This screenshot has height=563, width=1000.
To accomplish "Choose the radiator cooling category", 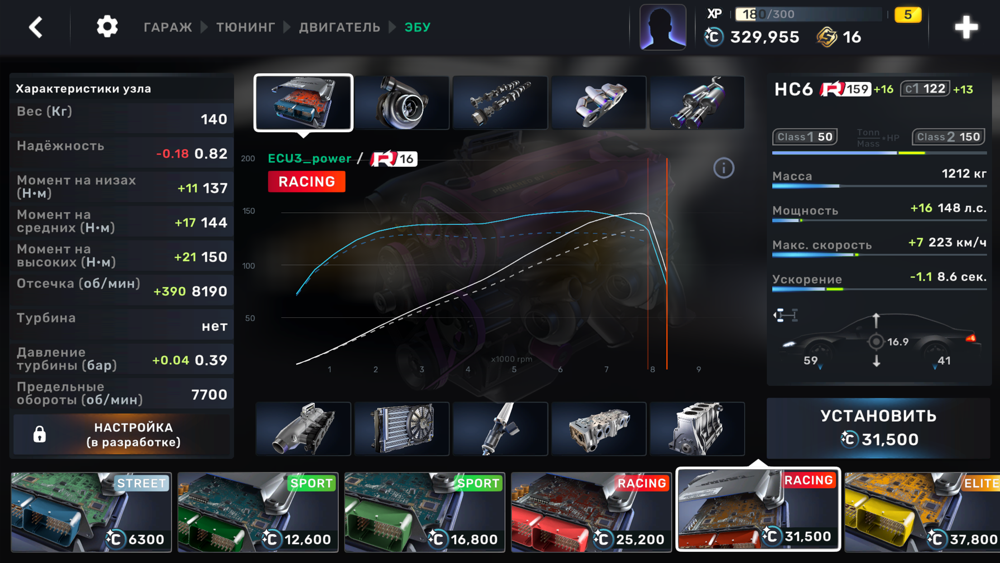I will 401,429.
